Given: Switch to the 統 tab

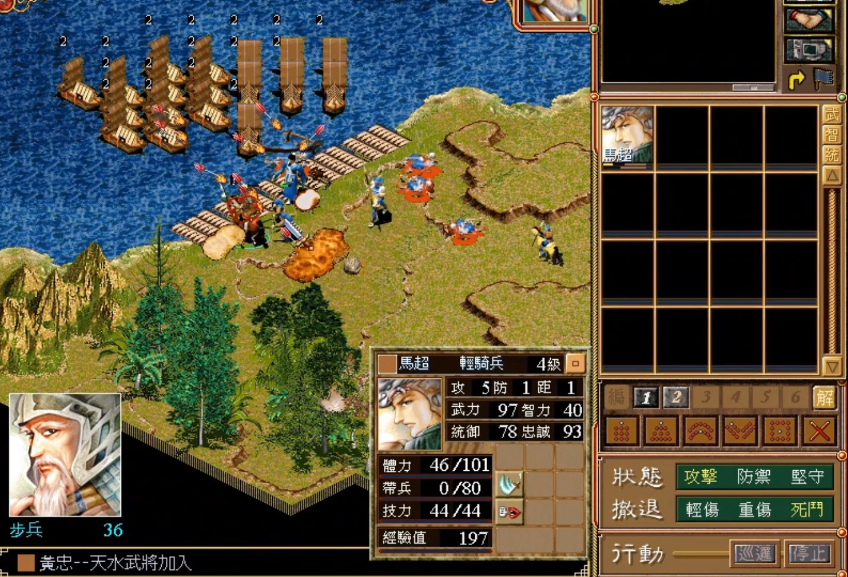Looking at the screenshot, I should (831, 154).
